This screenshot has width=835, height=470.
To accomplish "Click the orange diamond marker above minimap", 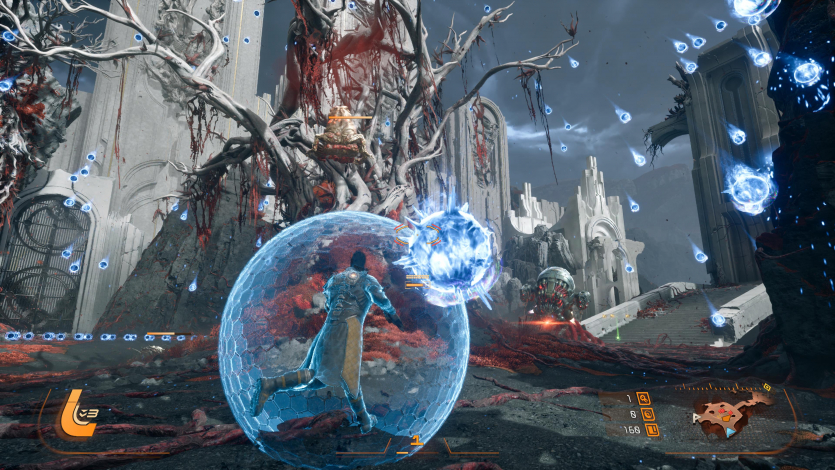I will (x=767, y=386).
